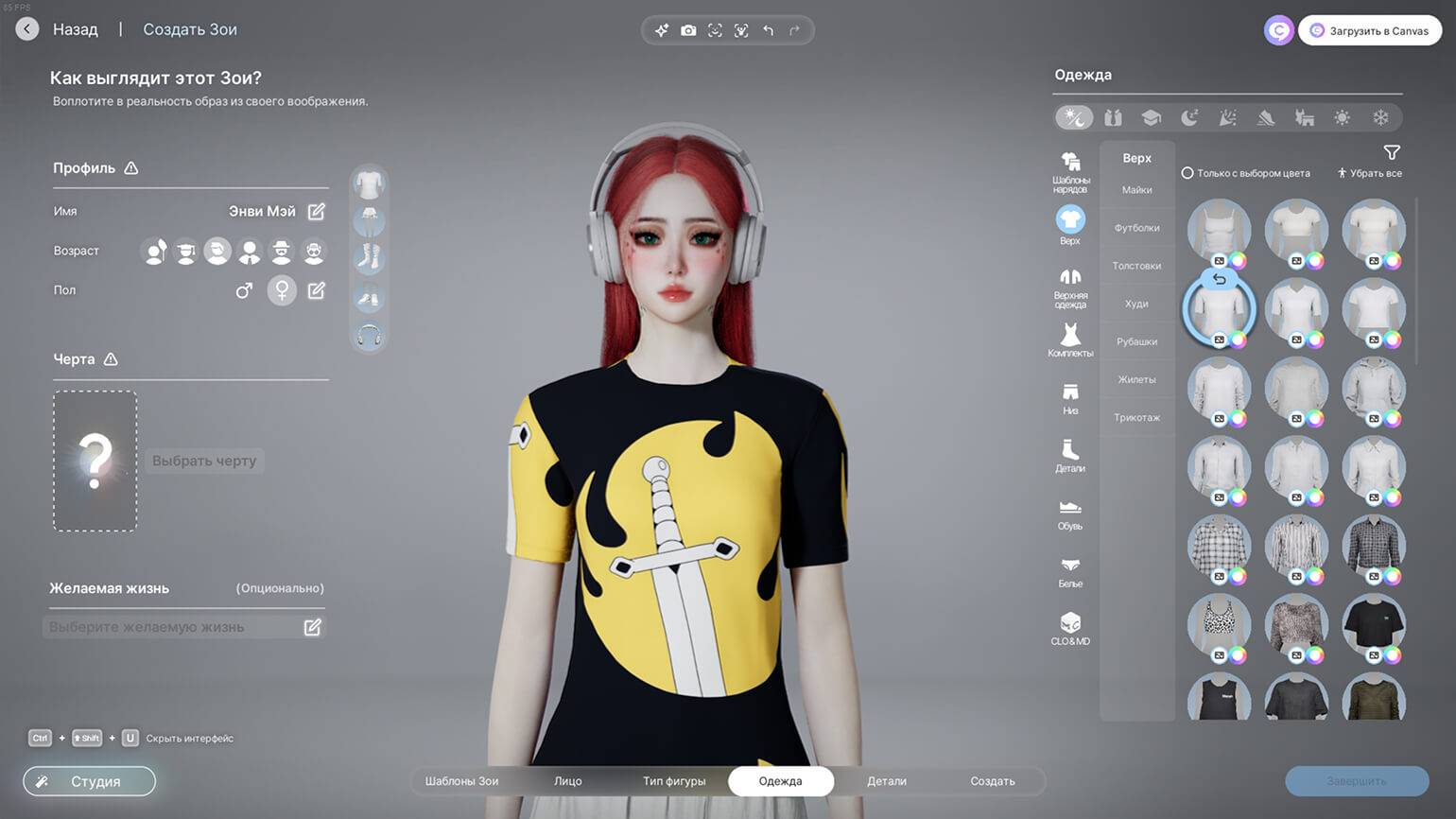The image size is (1456, 819).
Task: Toggle Только с выбором цвета option
Action: tap(1187, 173)
